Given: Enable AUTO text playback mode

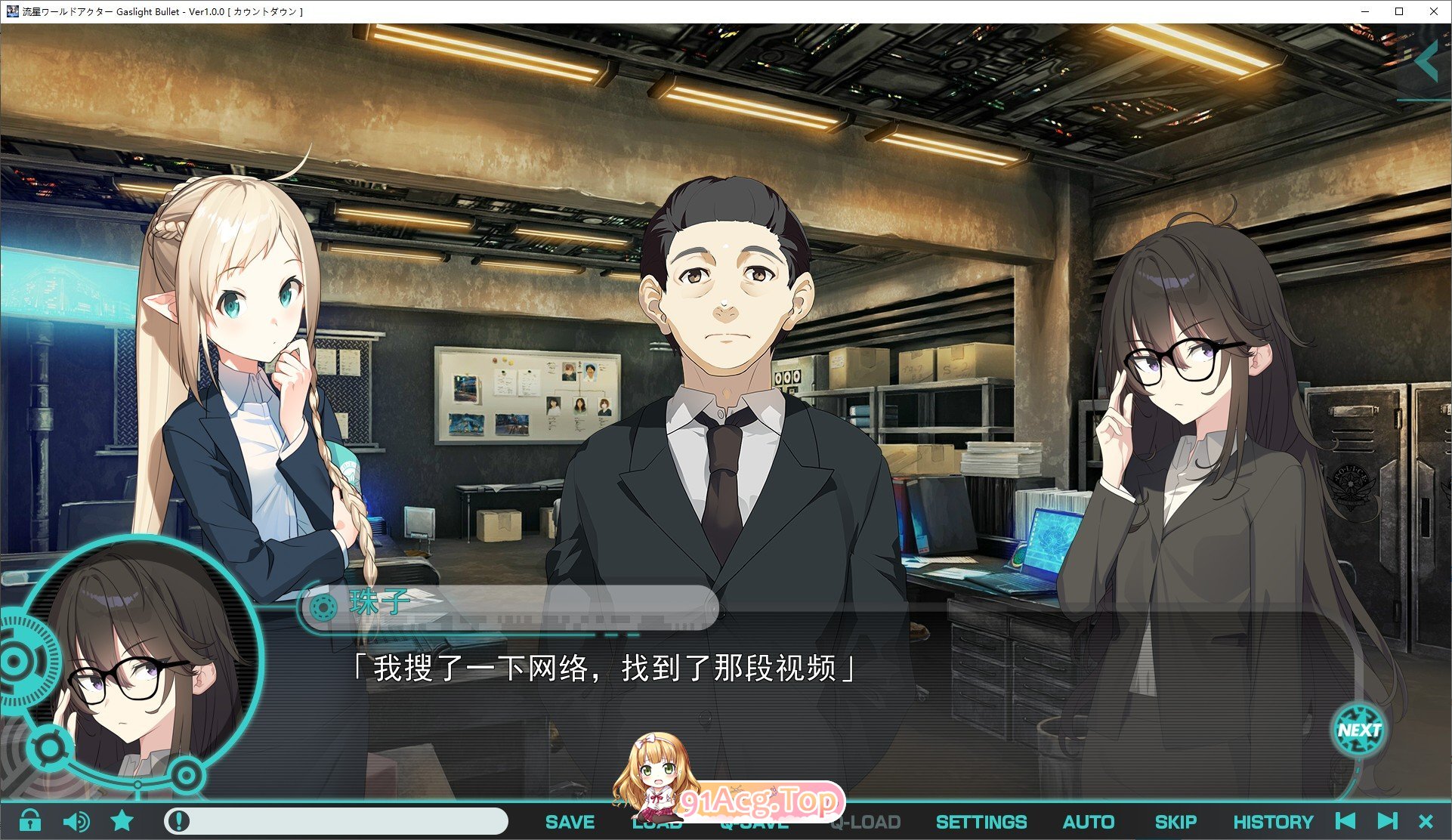Looking at the screenshot, I should [1088, 822].
